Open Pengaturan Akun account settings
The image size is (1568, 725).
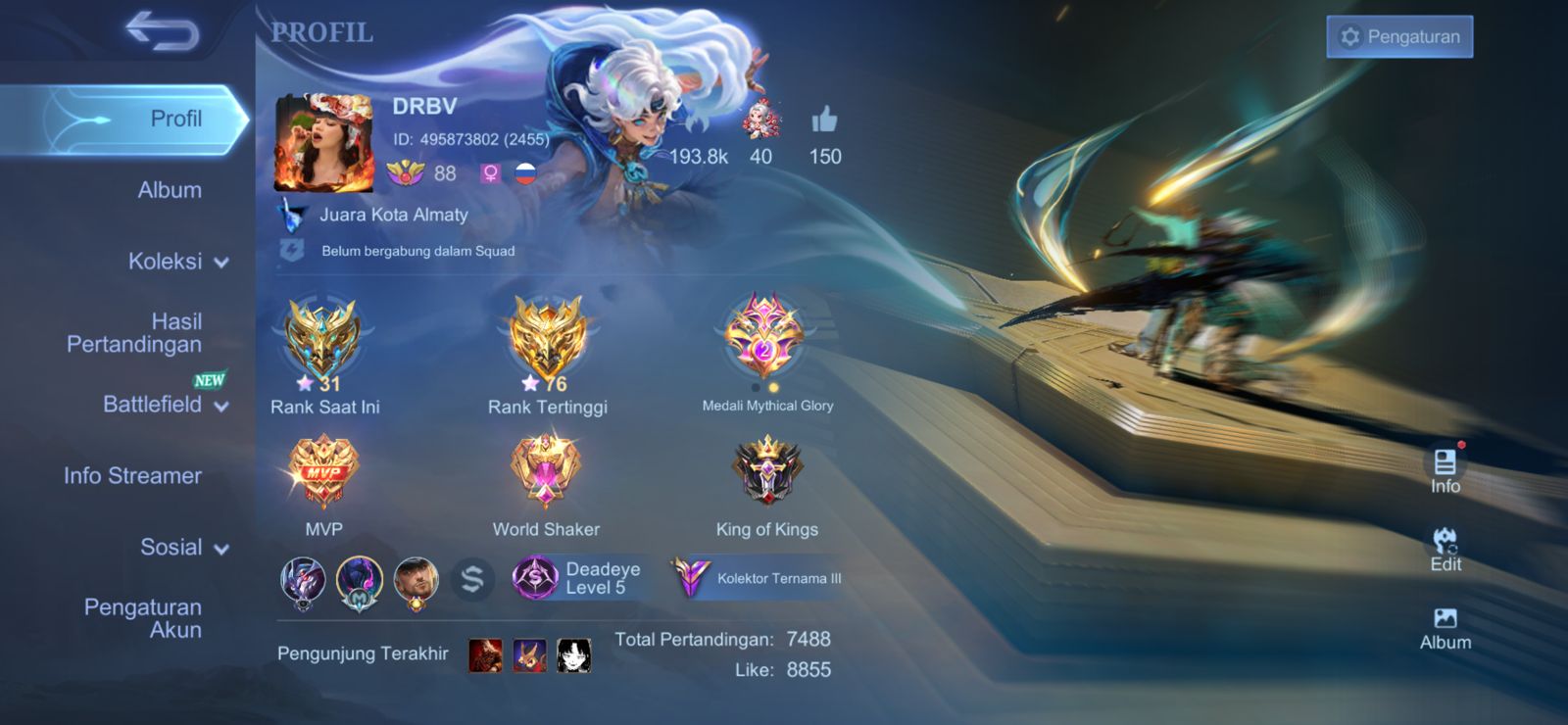tap(143, 618)
